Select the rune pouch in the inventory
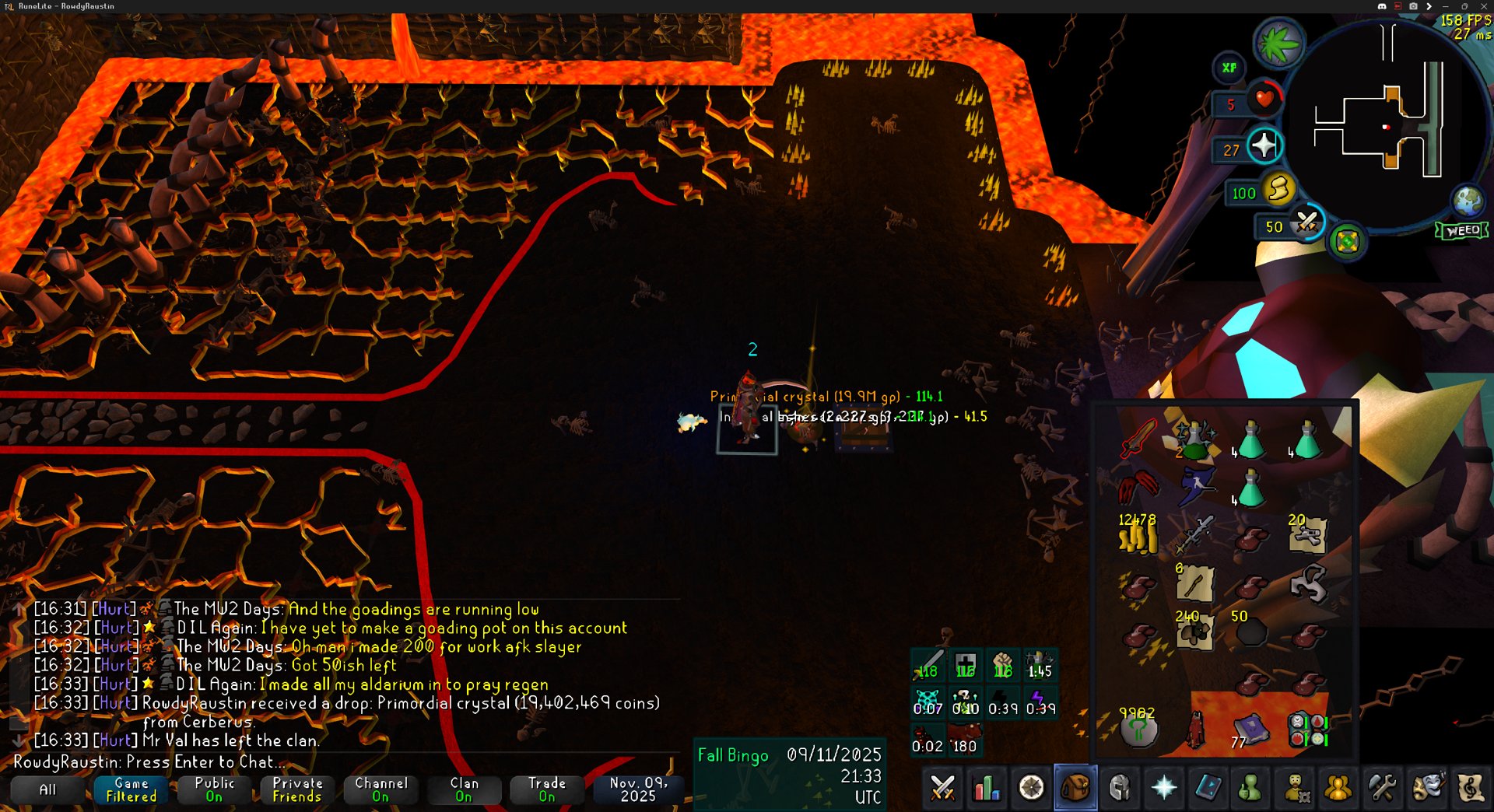Image resolution: width=1494 pixels, height=812 pixels. [x=1307, y=730]
